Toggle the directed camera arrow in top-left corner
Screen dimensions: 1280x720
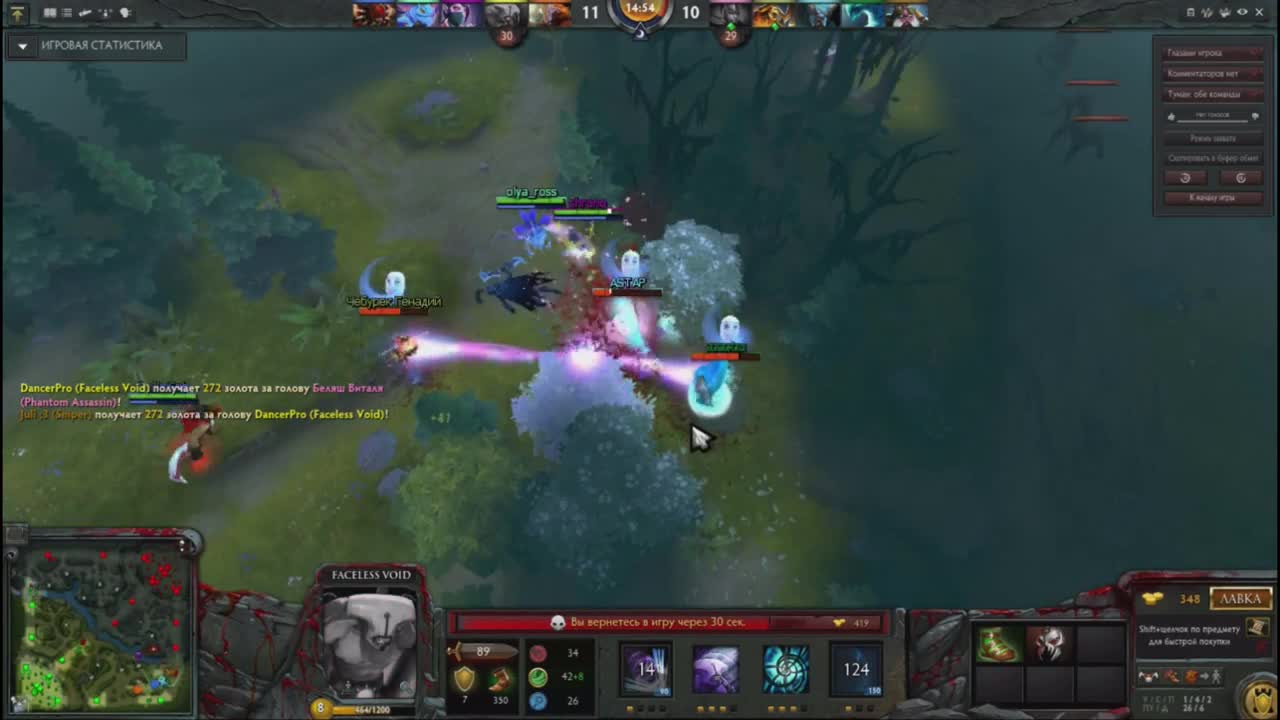pos(18,13)
